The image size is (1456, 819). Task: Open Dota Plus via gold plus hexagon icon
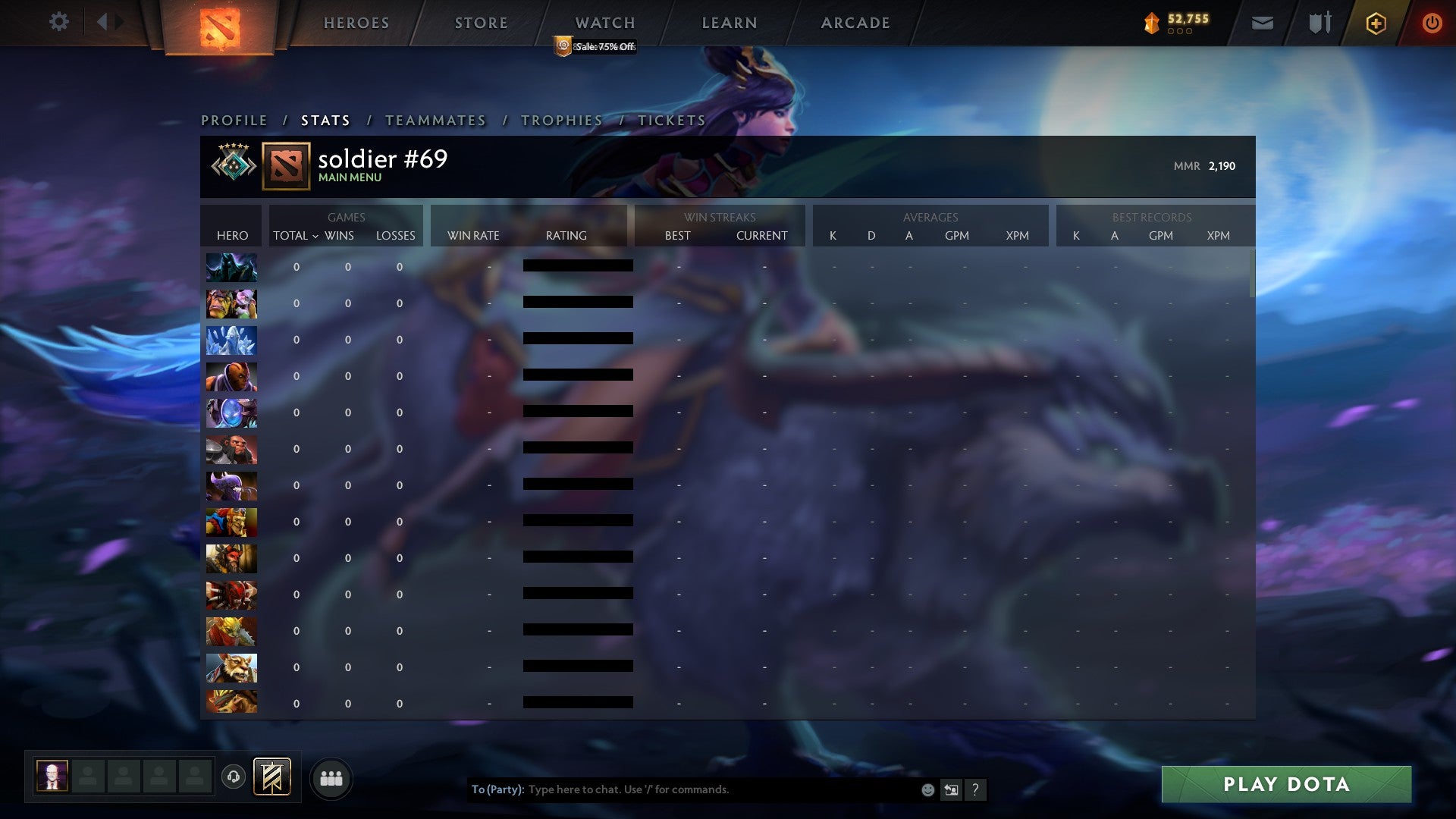pos(1376,23)
